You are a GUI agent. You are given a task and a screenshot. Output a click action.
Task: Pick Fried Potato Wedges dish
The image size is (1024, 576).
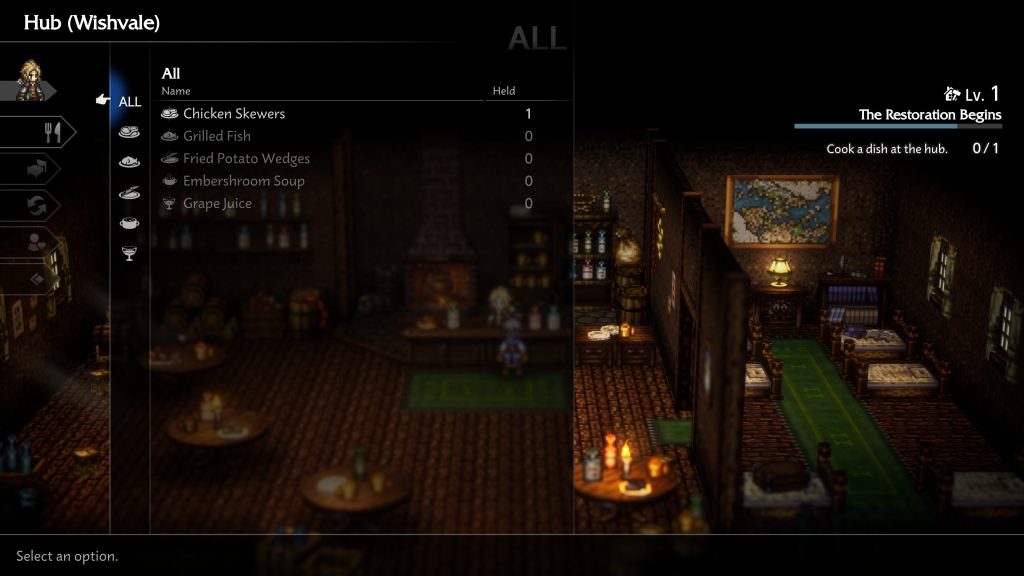tap(246, 159)
